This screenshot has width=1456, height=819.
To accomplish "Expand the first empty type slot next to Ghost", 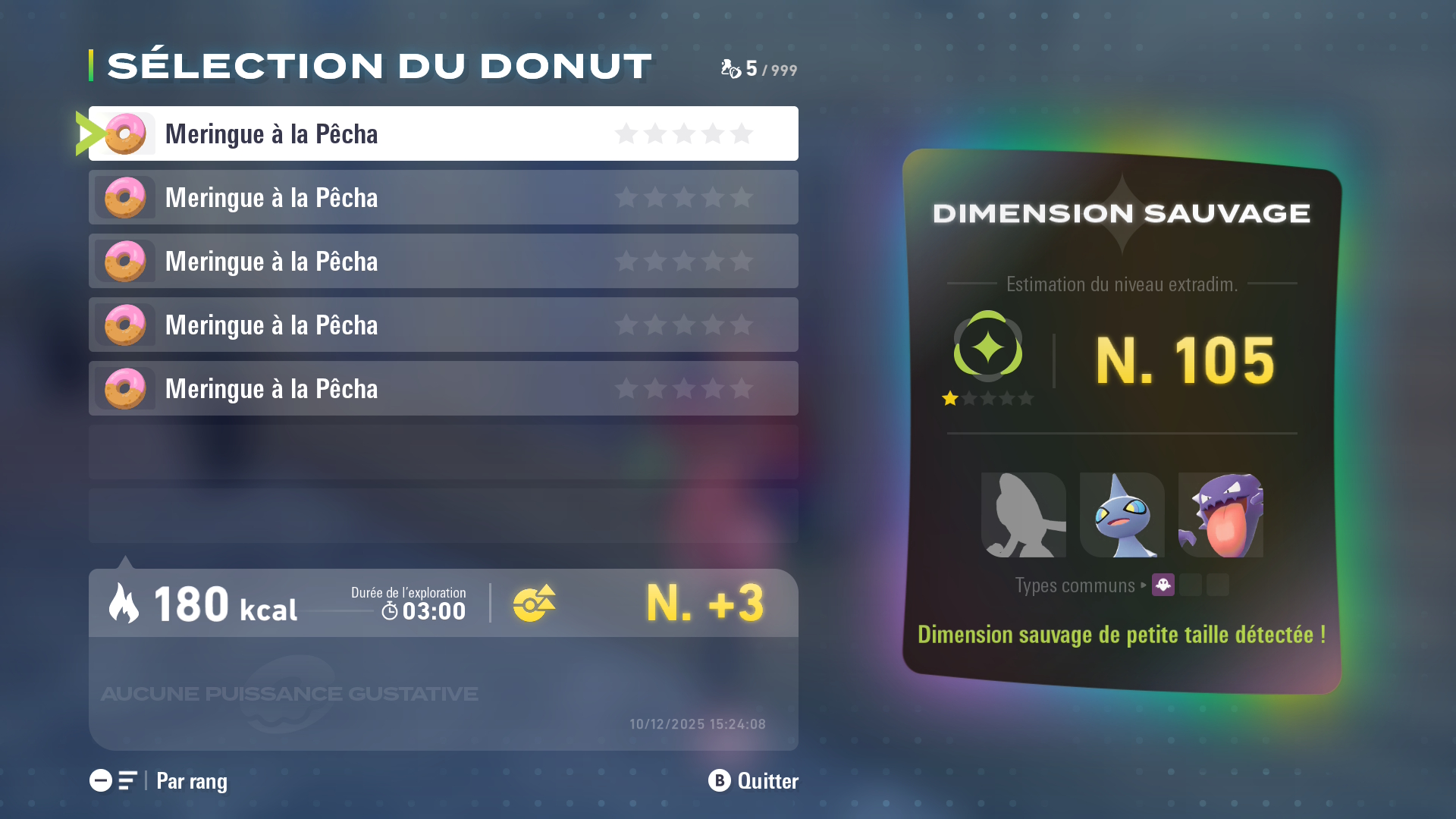I will pyautogui.click(x=1191, y=585).
